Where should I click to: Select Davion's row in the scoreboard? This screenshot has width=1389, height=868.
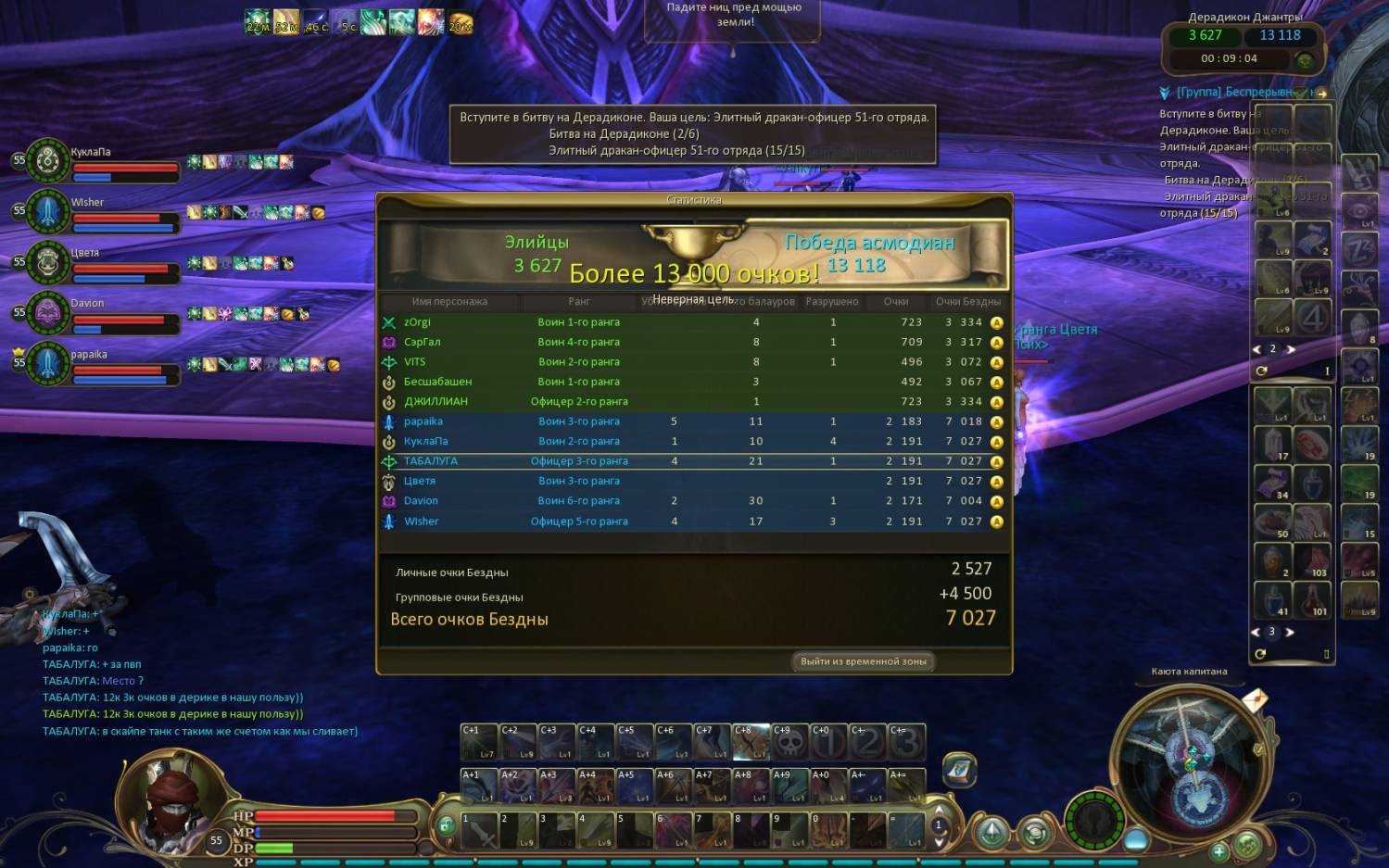692,501
